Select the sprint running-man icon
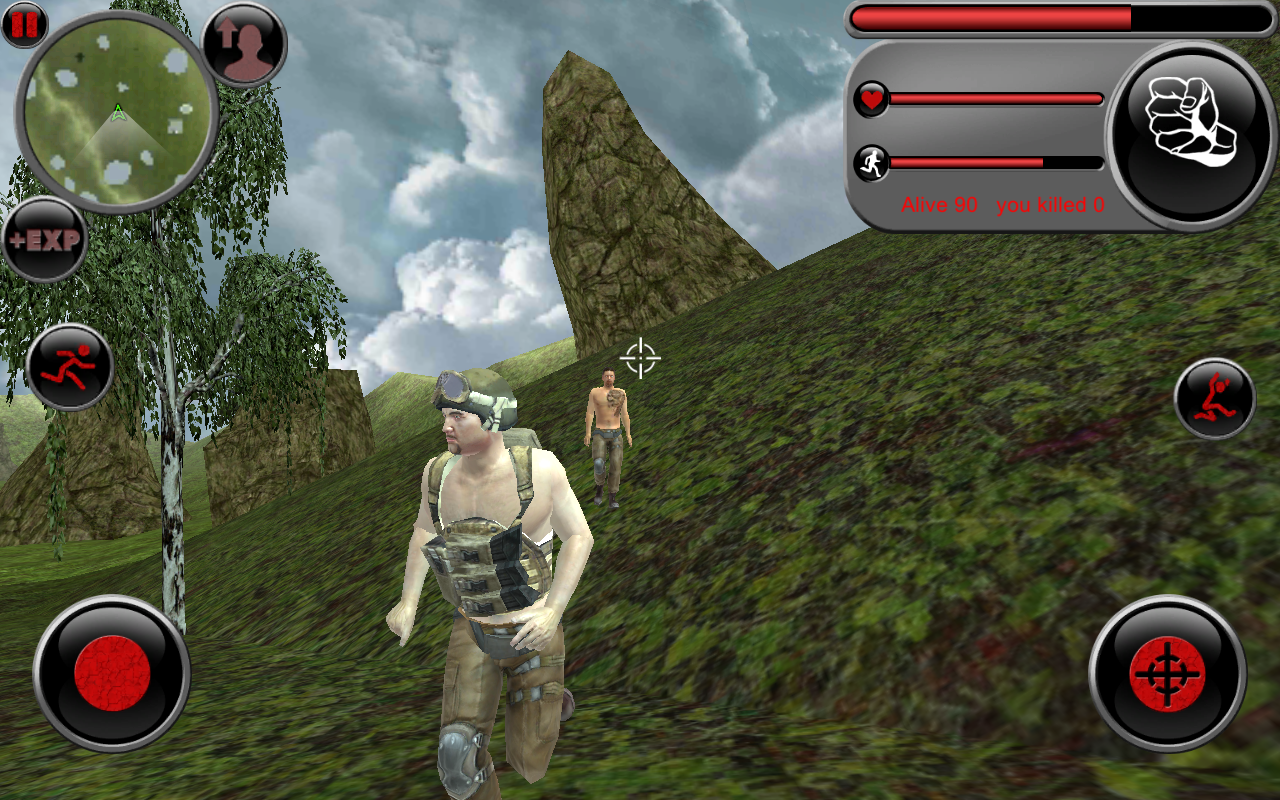Screen dimensions: 1280x800 tap(70, 366)
